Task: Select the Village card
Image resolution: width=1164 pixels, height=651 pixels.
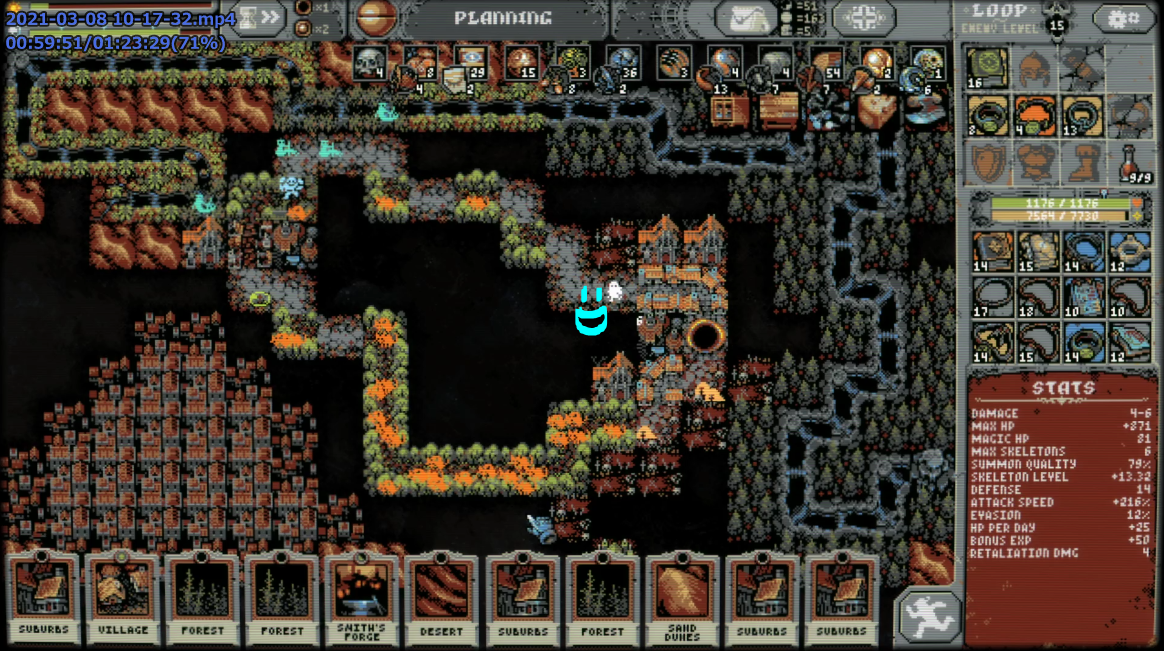Action: click(124, 597)
